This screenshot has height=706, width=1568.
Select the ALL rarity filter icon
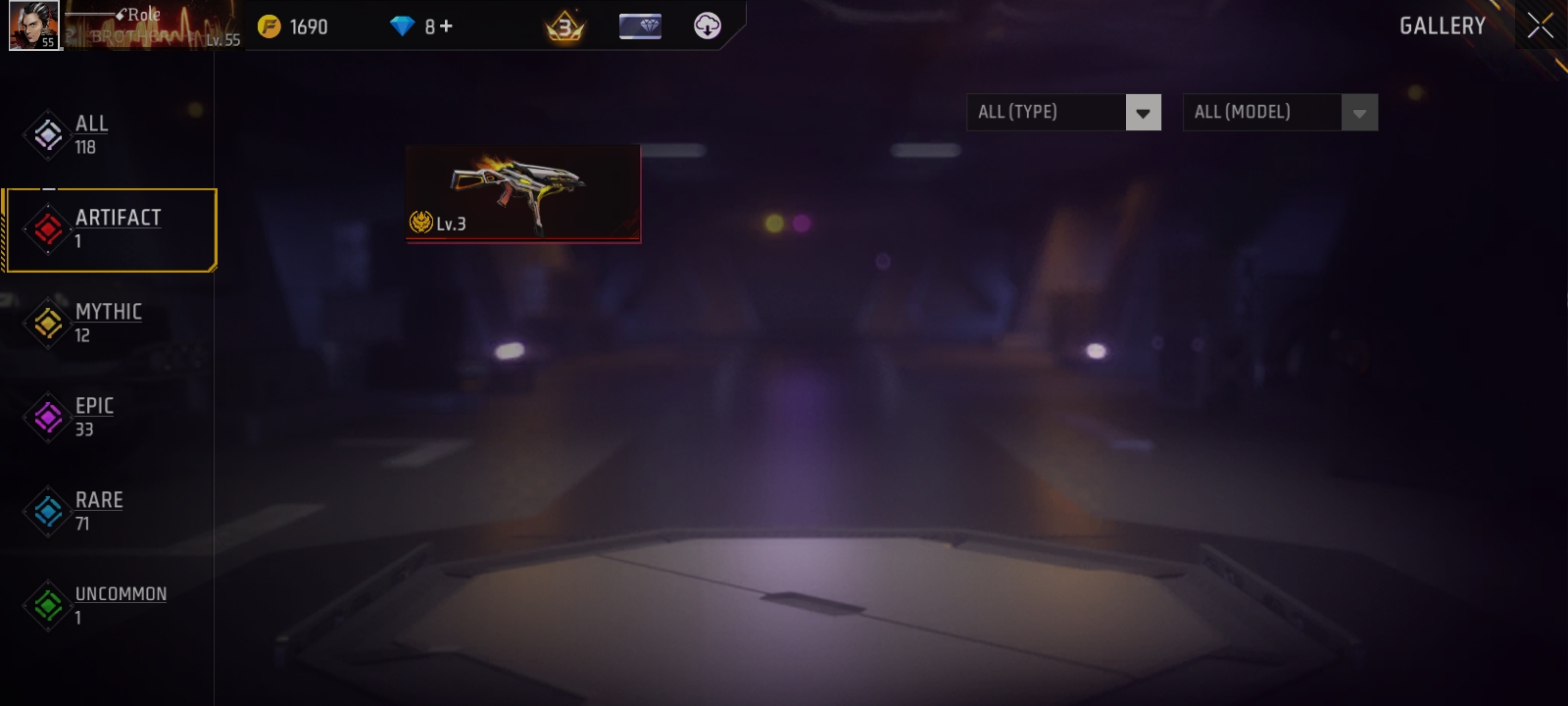47,133
